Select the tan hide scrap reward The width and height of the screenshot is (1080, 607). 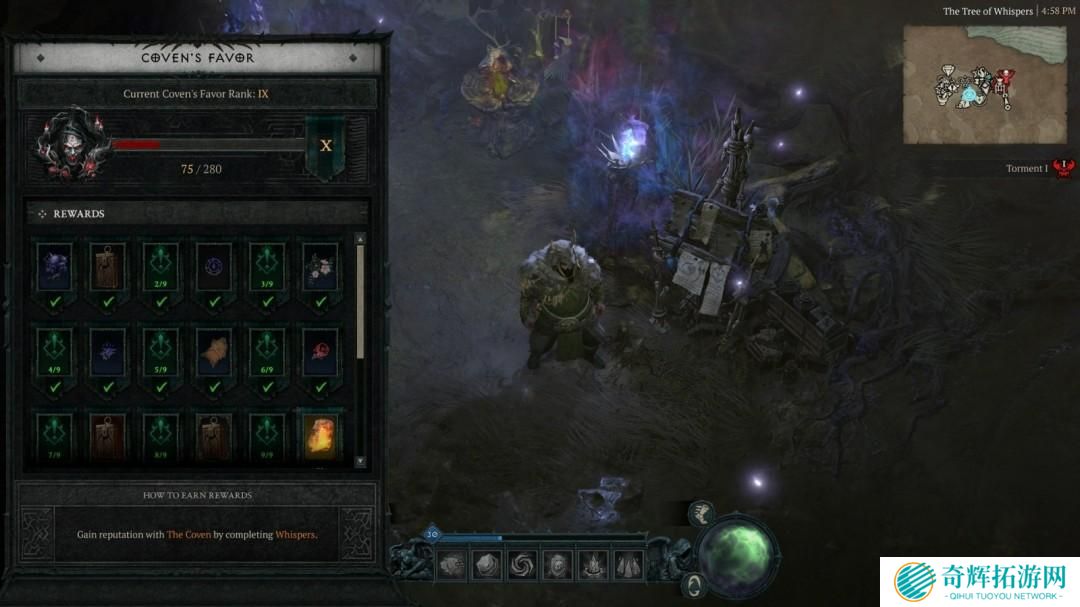click(213, 351)
